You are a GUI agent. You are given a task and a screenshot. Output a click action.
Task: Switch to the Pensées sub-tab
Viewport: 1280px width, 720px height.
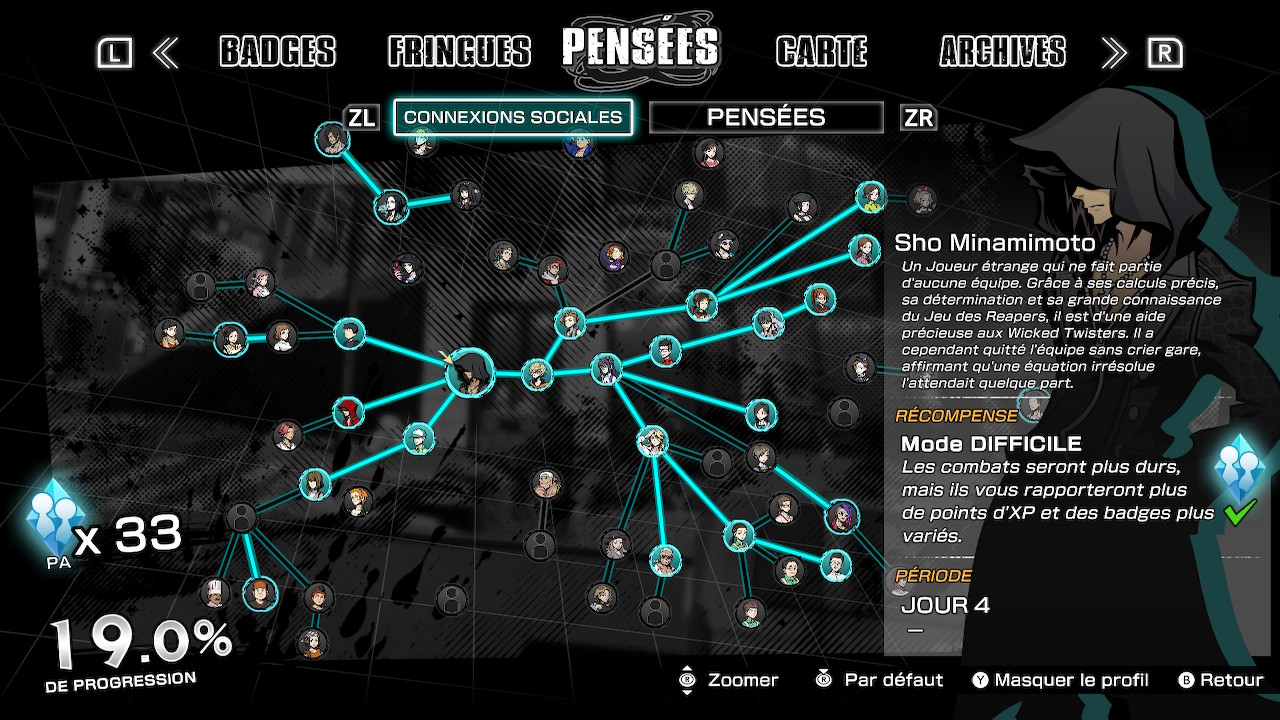(x=766, y=117)
